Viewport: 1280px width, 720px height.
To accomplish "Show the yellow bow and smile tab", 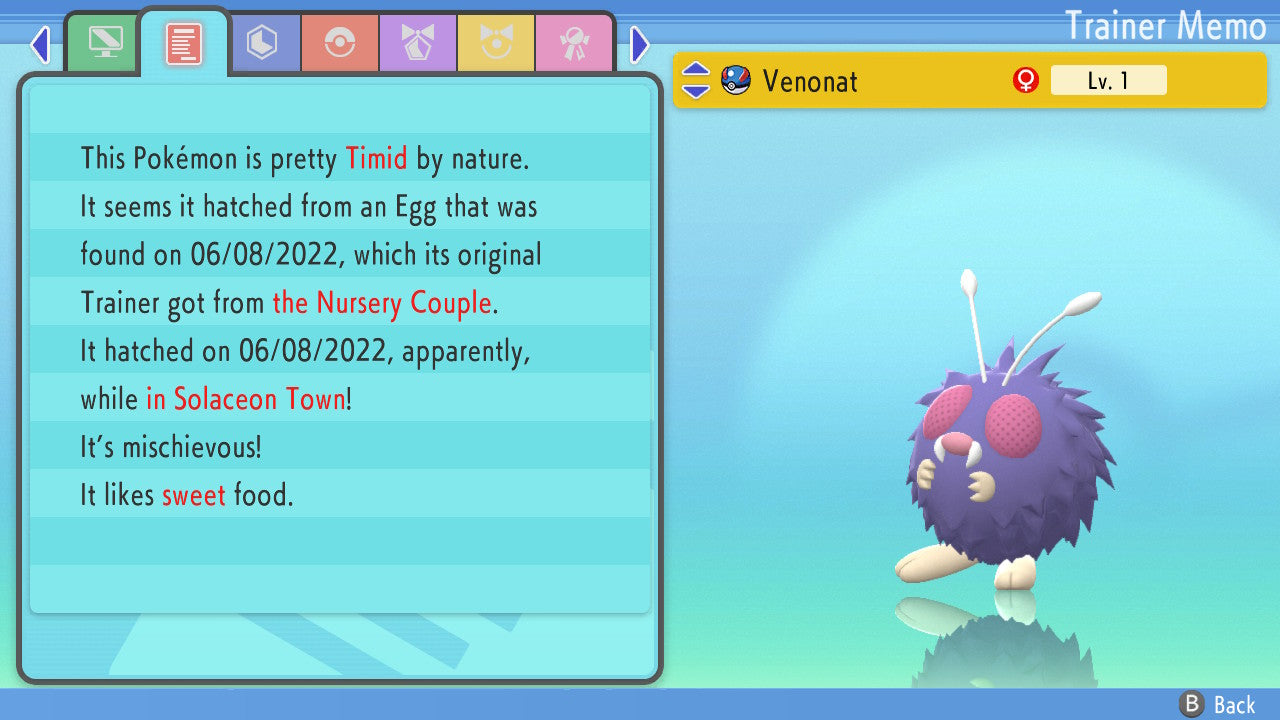I will pos(496,43).
